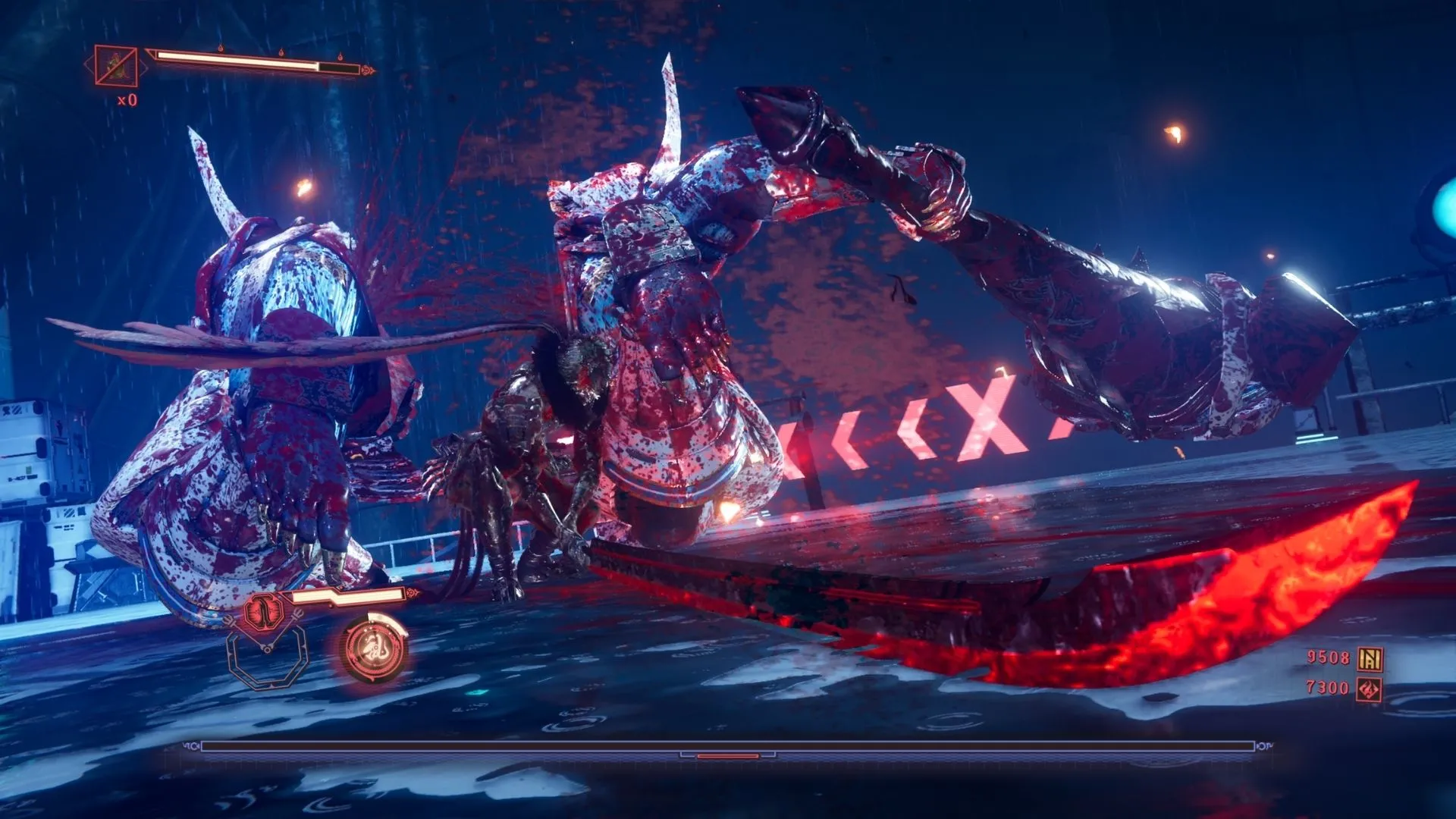Click the gold currency icon beside 9508
This screenshot has height=819, width=1456.
1370,659
